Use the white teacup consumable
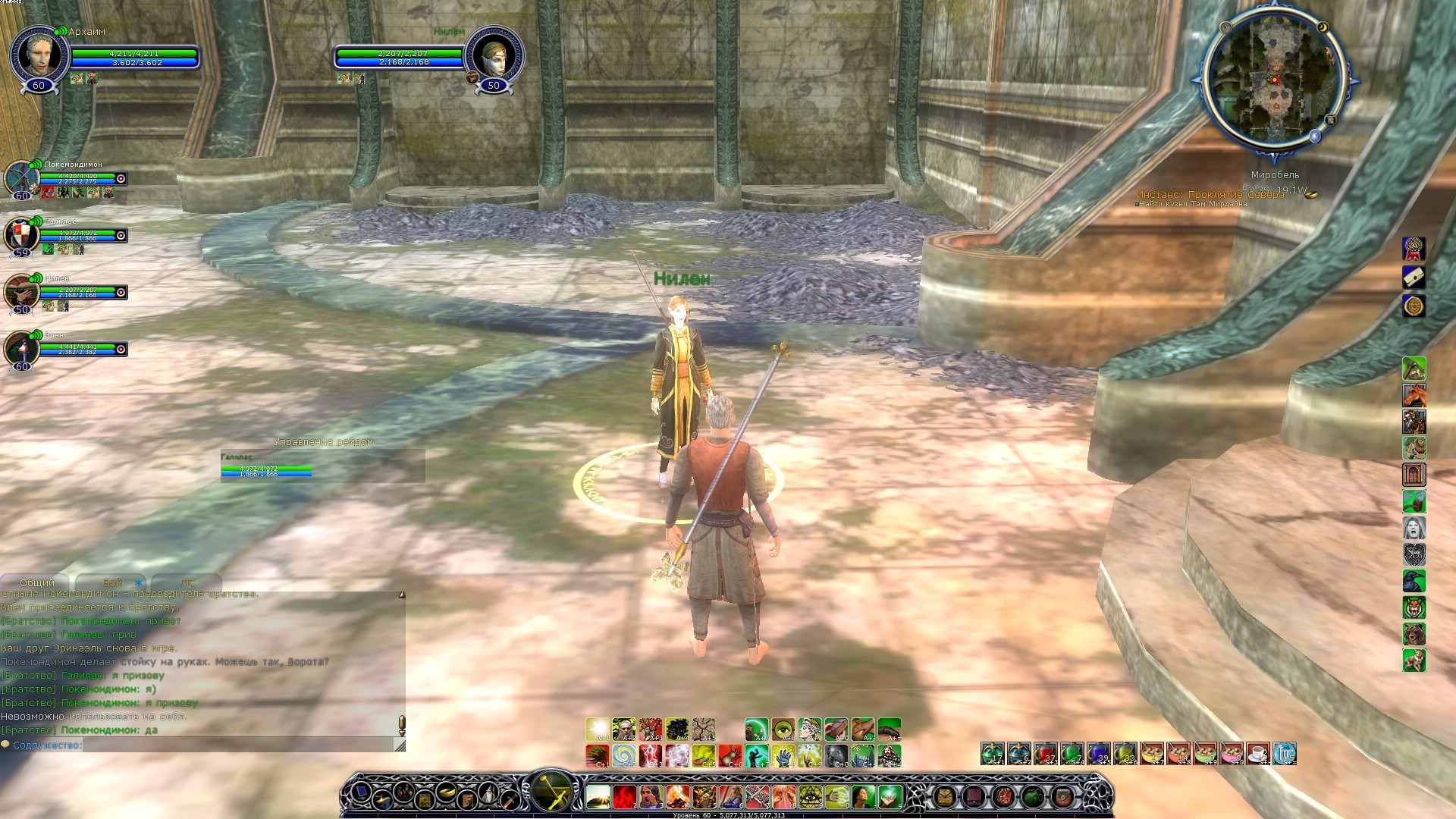Image resolution: width=1456 pixels, height=819 pixels. [x=1257, y=753]
